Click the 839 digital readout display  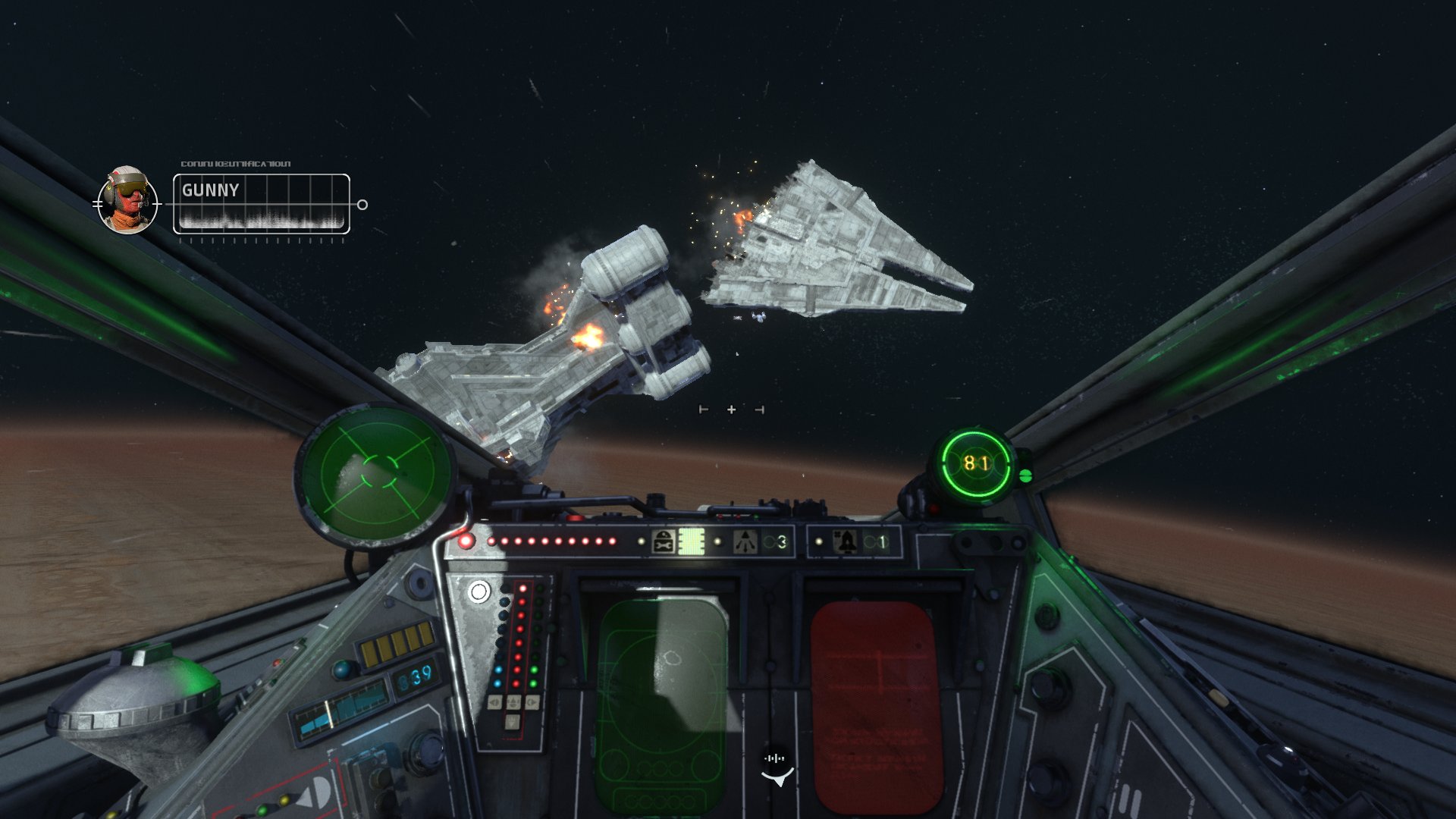(415, 677)
